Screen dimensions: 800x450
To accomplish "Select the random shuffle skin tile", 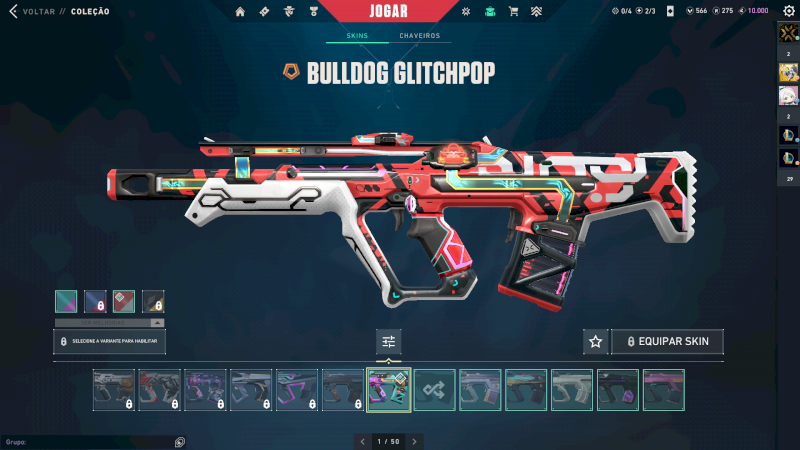I will (435, 390).
